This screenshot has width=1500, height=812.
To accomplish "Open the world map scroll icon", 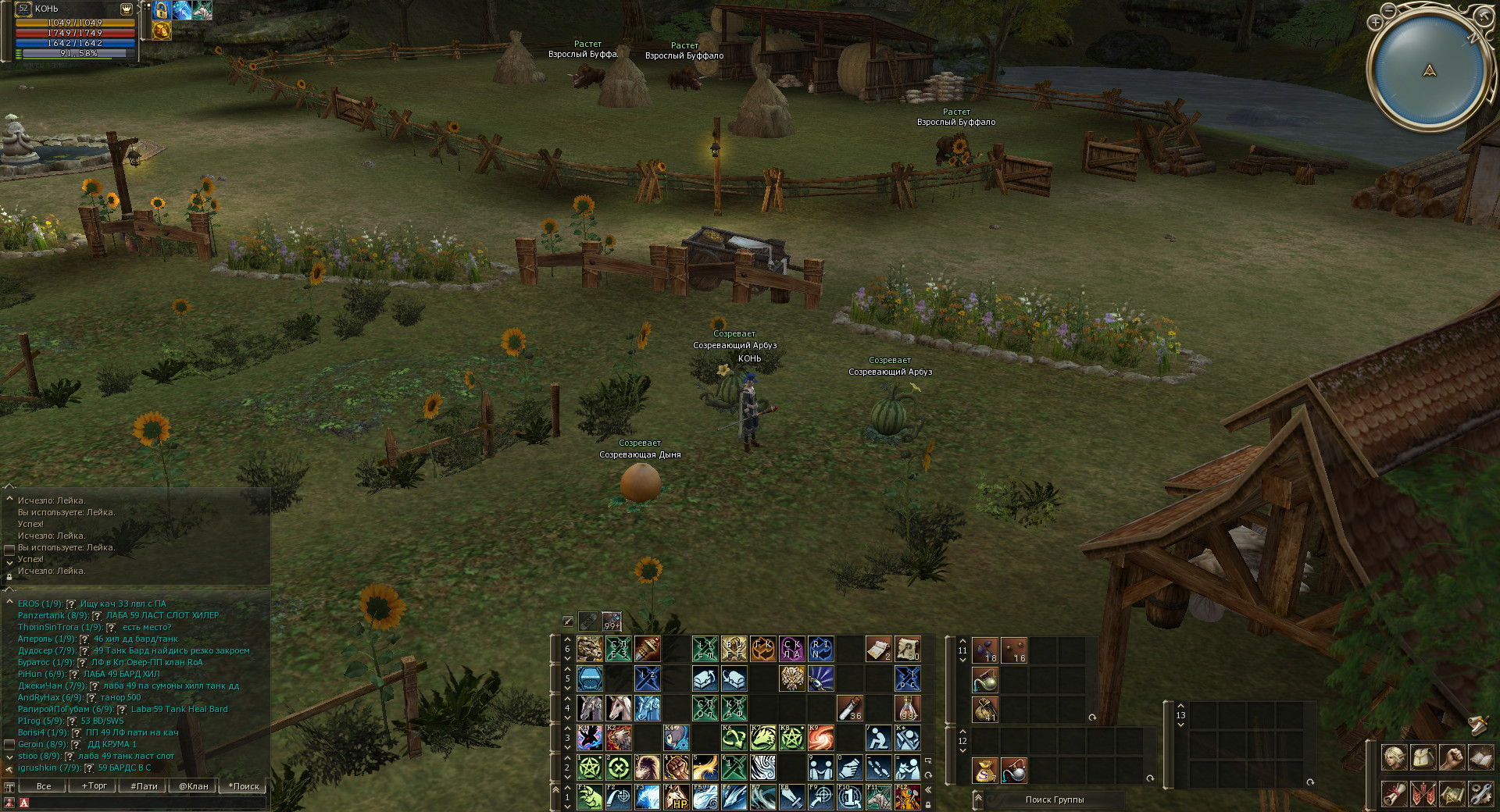I will pos(1452,794).
